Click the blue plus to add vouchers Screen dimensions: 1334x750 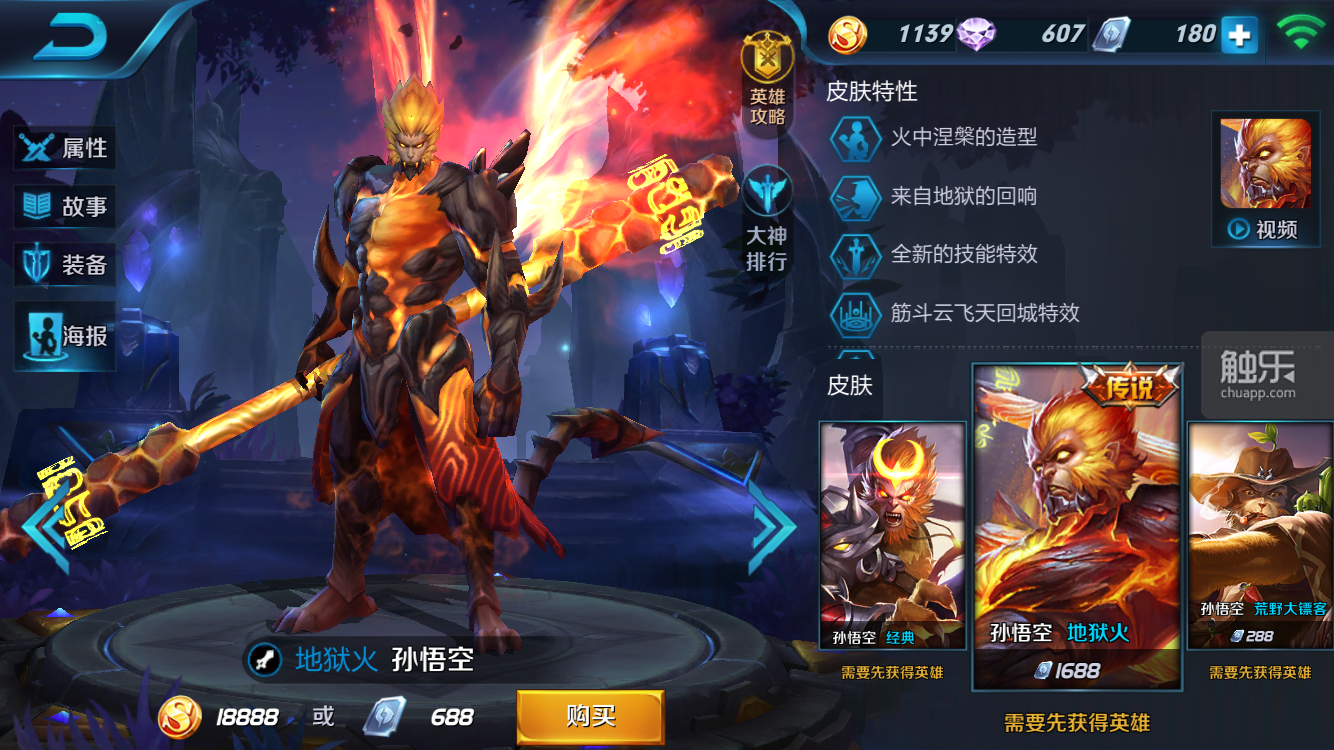point(1239,35)
